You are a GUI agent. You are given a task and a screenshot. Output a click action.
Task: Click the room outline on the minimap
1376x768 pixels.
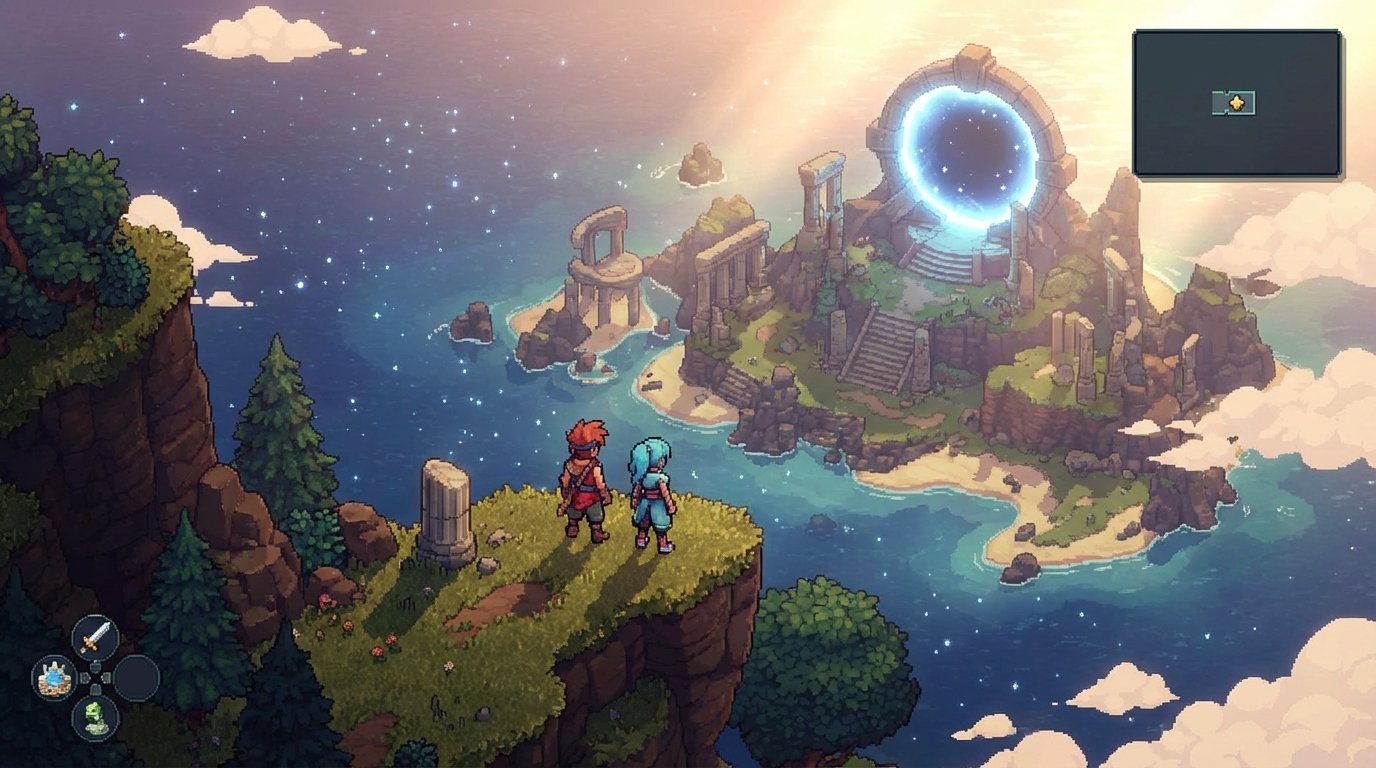tap(1218, 100)
